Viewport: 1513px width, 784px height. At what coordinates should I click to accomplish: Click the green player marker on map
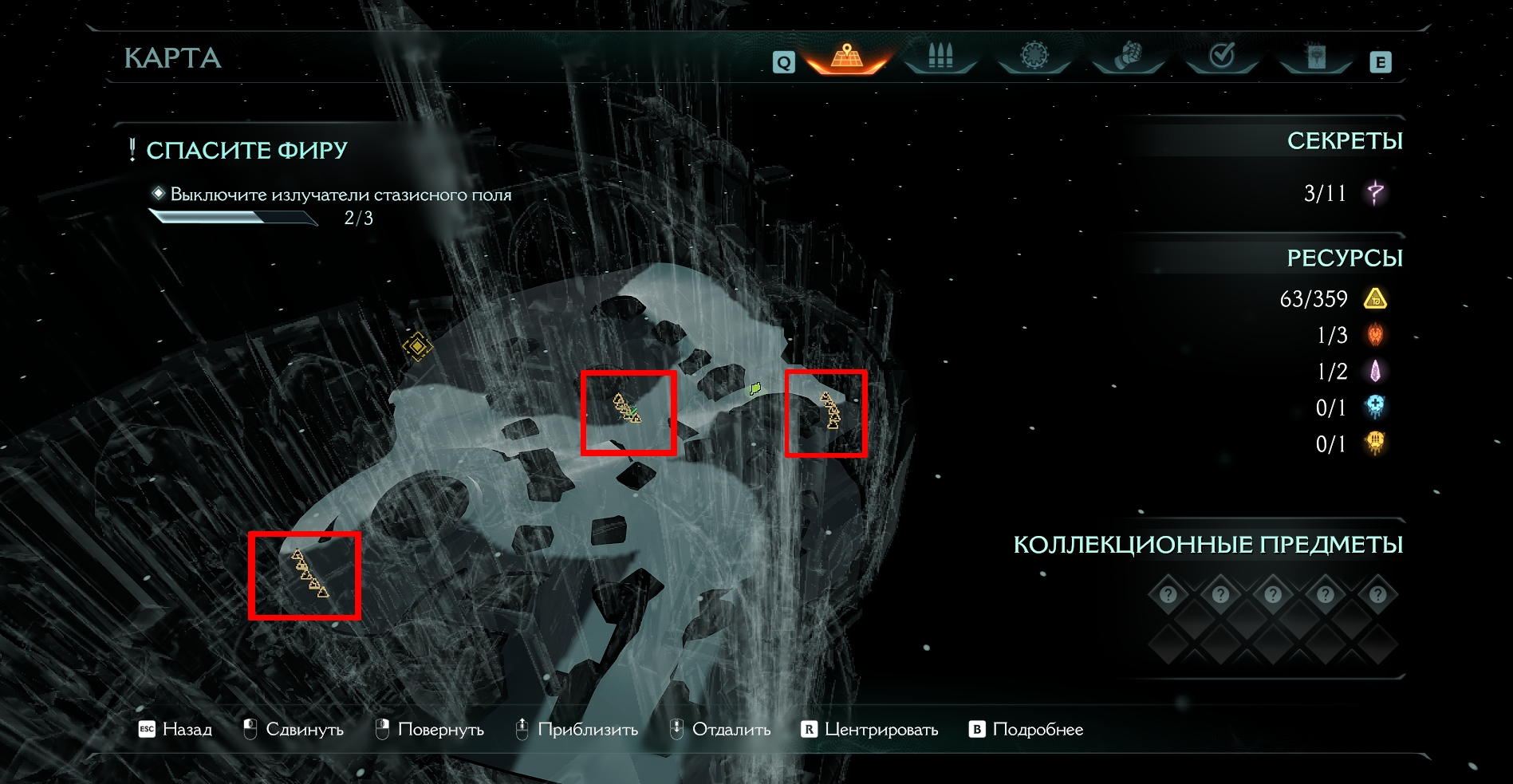(755, 388)
